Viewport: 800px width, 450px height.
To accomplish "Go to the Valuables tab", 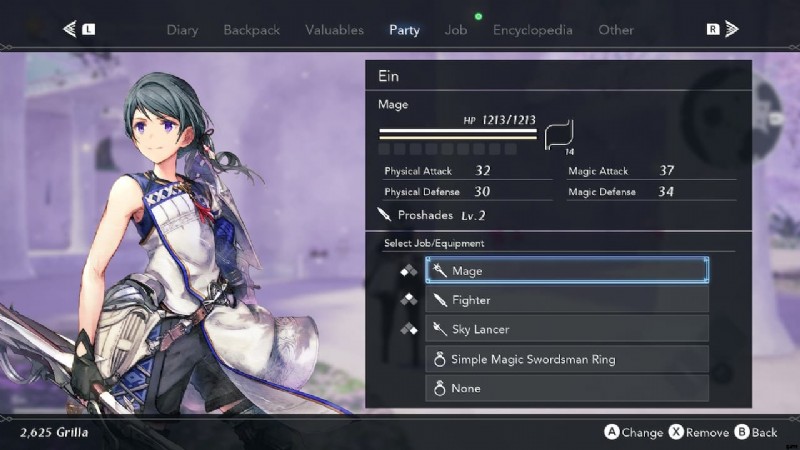I will tap(334, 30).
